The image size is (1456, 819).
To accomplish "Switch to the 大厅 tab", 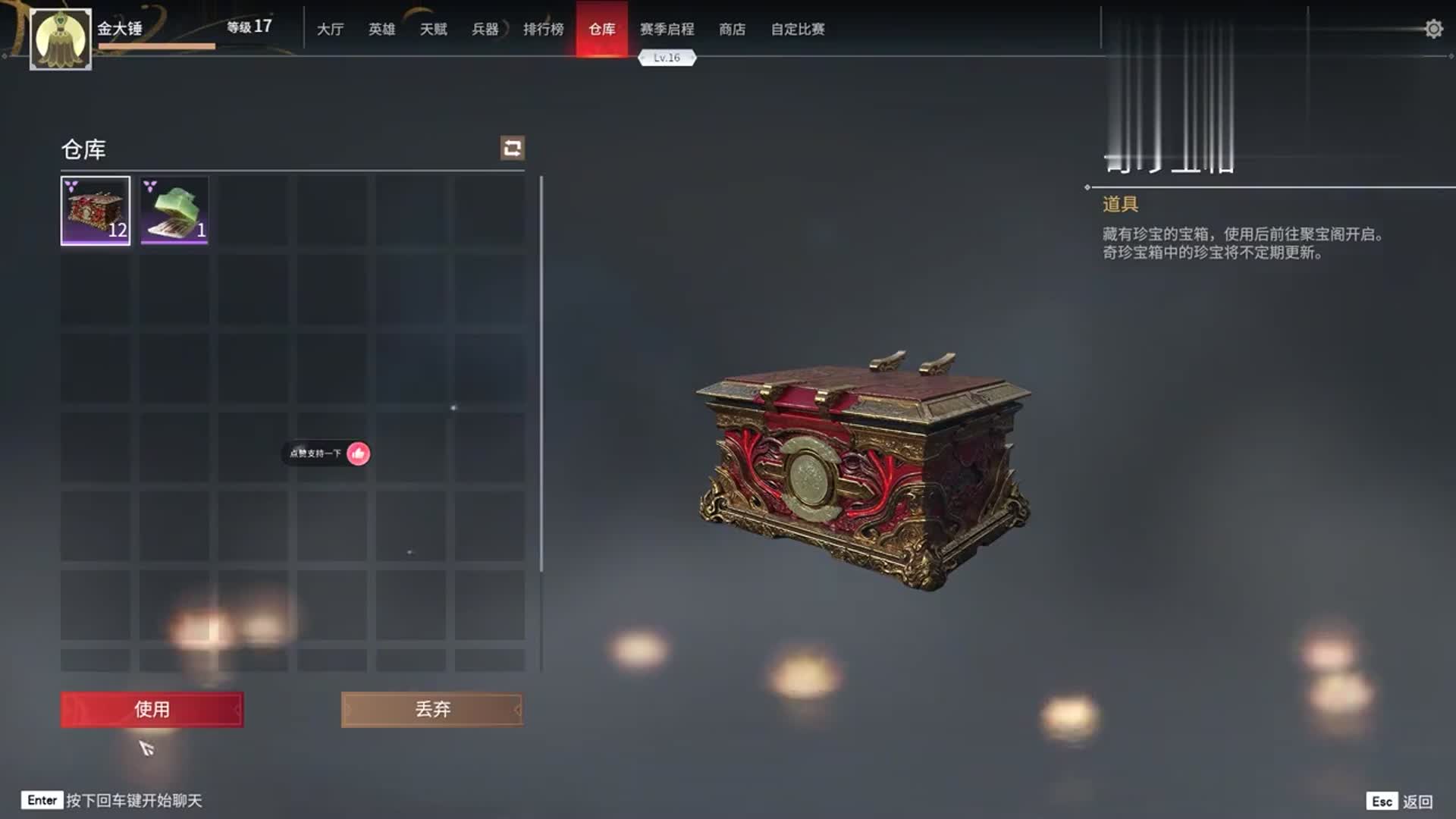I will pyautogui.click(x=329, y=30).
